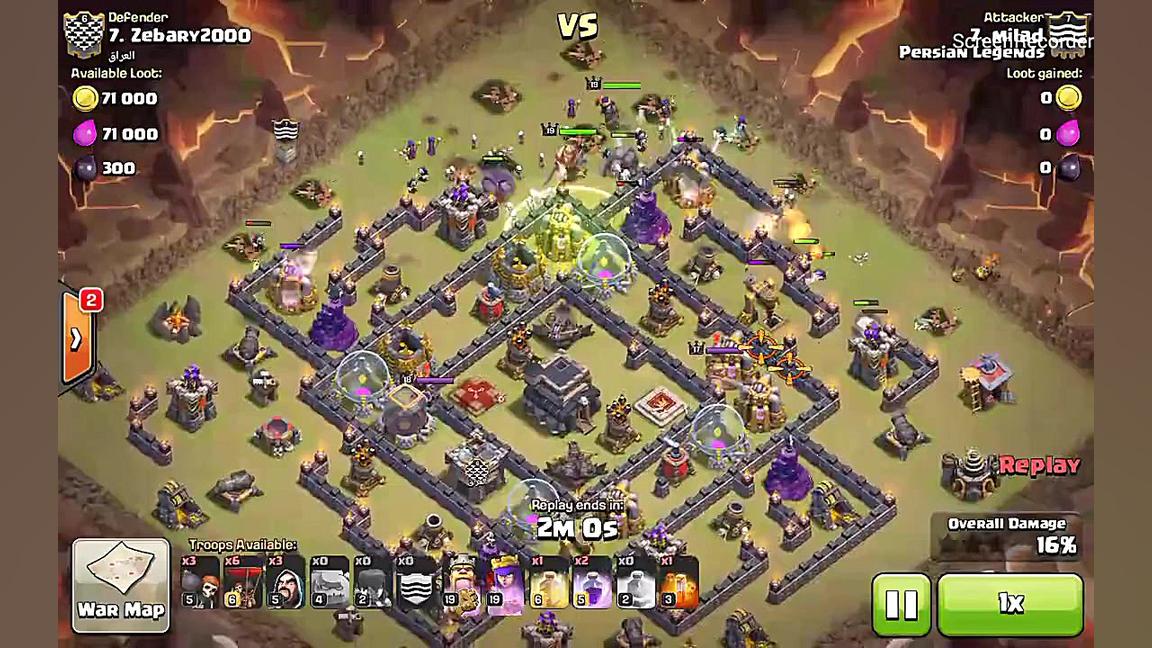Select the orange Haste spell slot
Image resolution: width=1152 pixels, height=648 pixels.
(x=679, y=582)
